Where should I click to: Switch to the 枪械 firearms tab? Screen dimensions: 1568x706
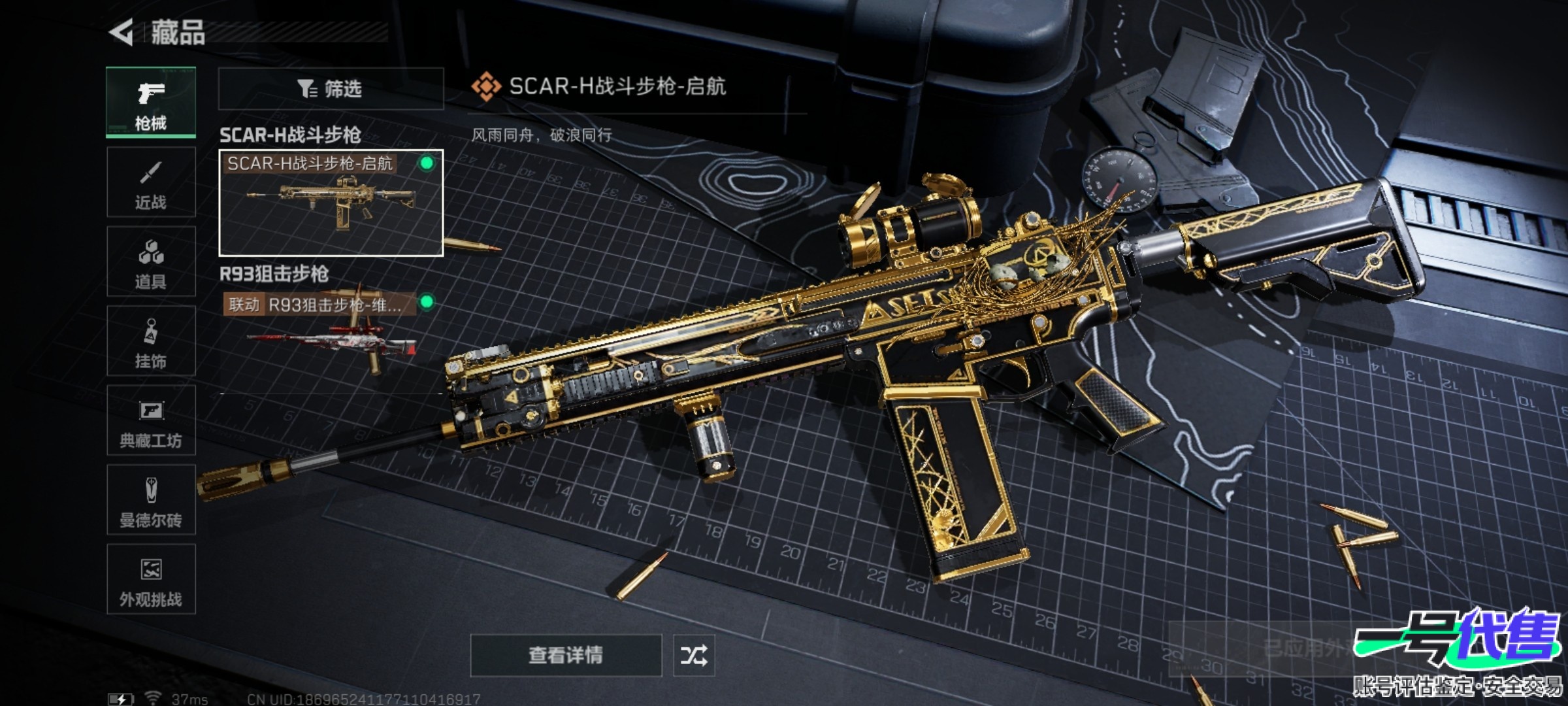click(151, 102)
